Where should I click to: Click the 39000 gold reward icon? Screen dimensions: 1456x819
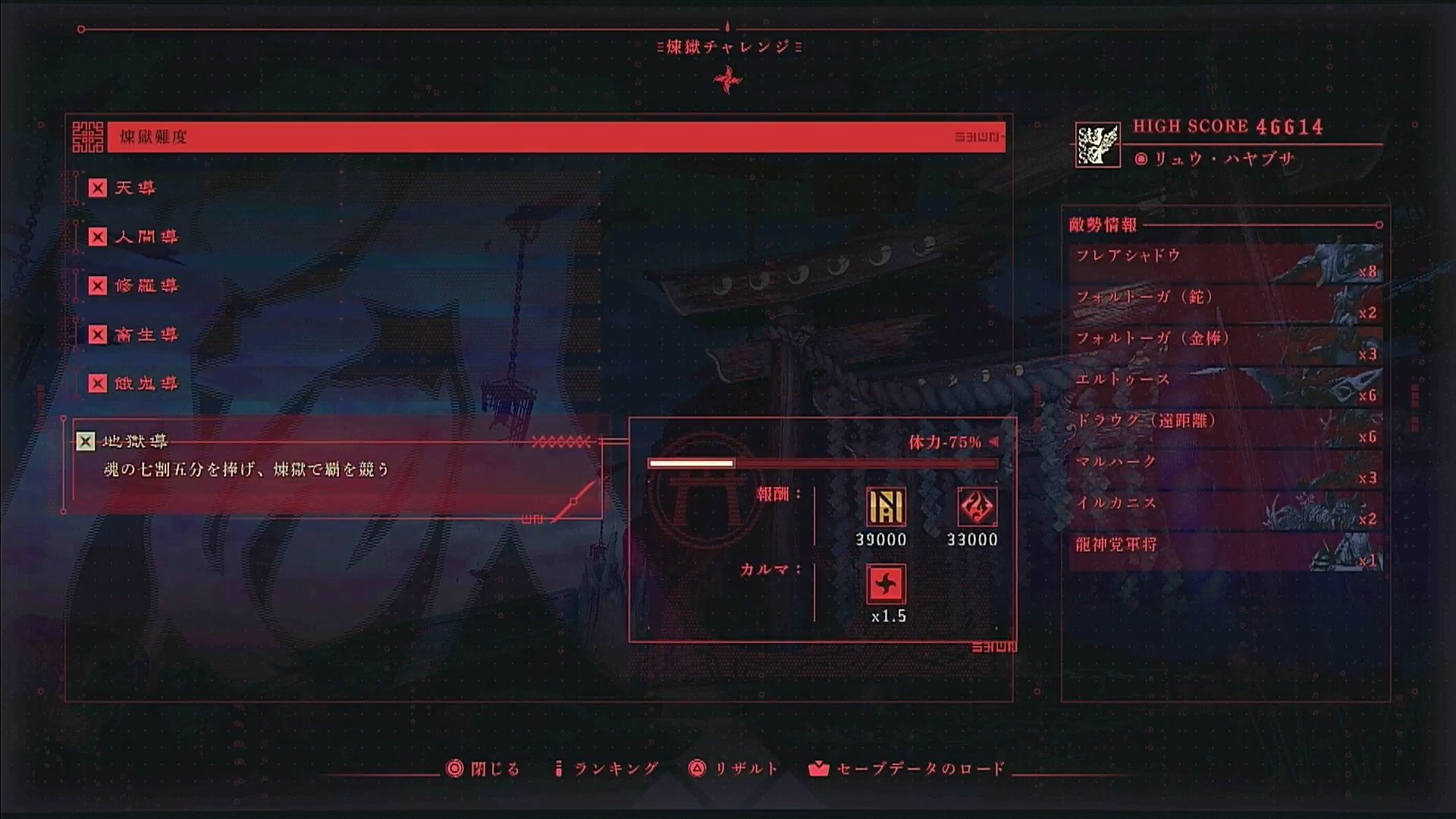(886, 507)
